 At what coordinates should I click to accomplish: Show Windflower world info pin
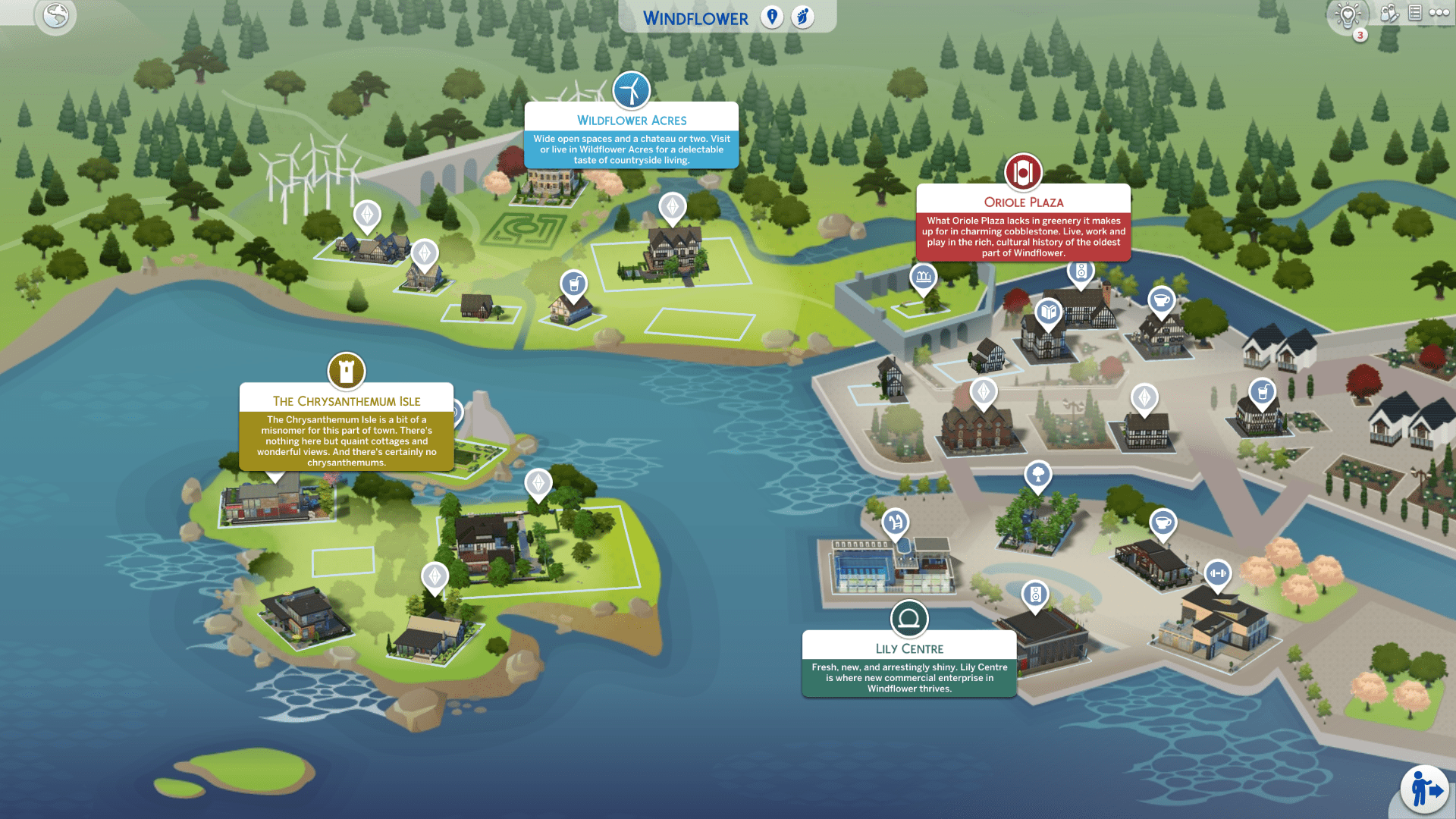click(x=772, y=17)
